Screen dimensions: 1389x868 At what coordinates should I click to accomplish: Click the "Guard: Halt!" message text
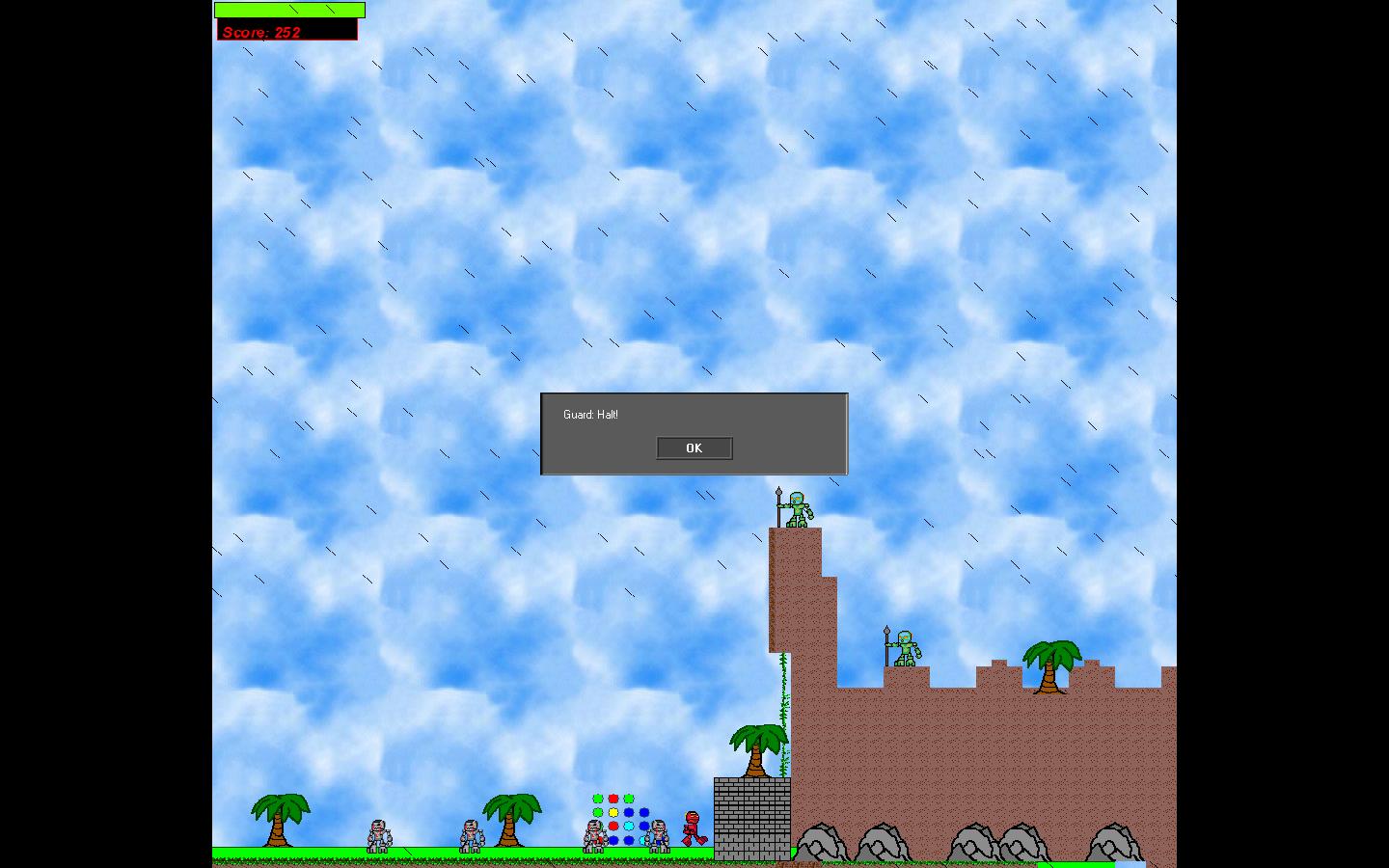pos(590,414)
